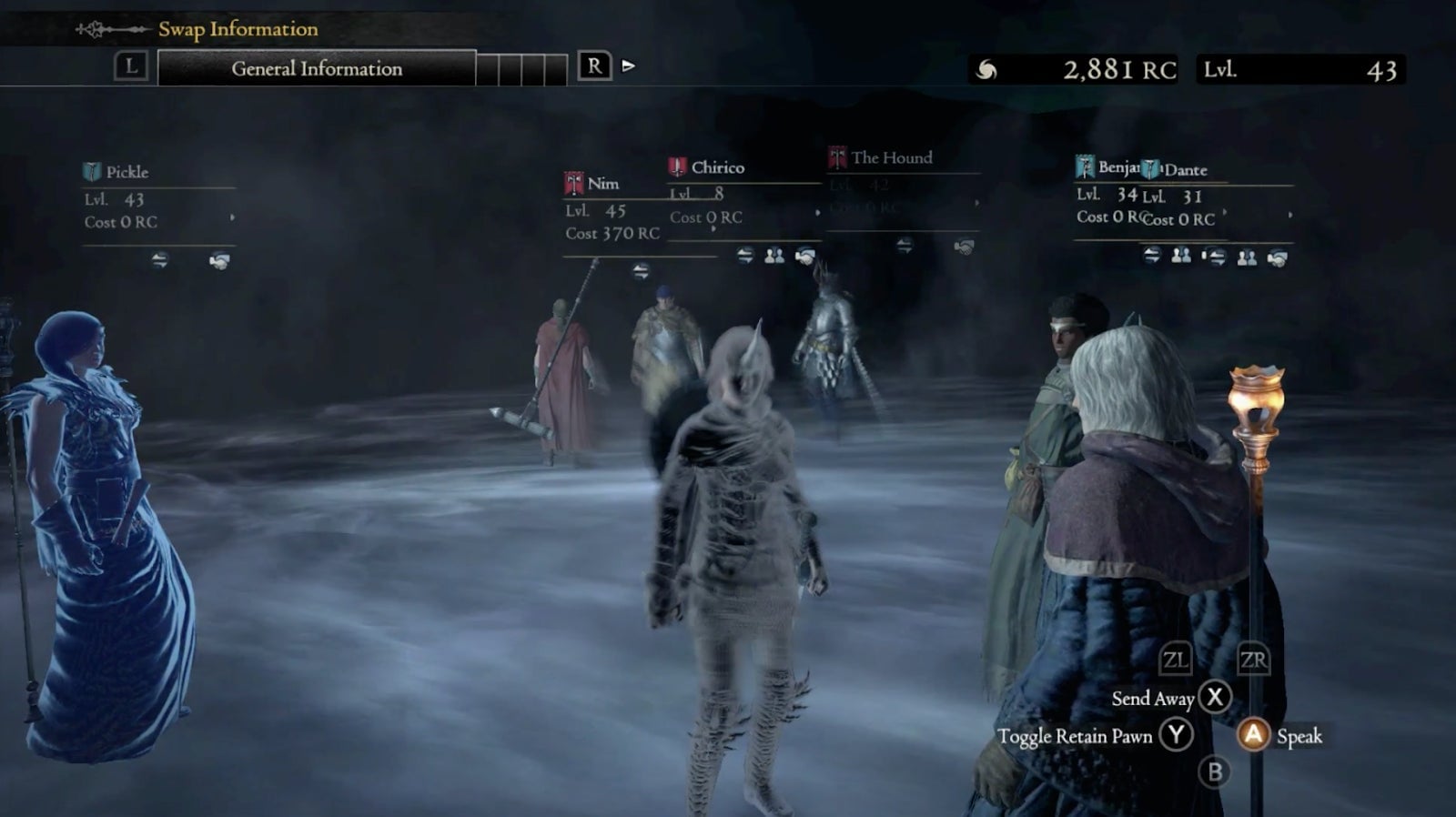Select Nim's level 45 pawn card
1456x817 pixels.
(x=610, y=210)
